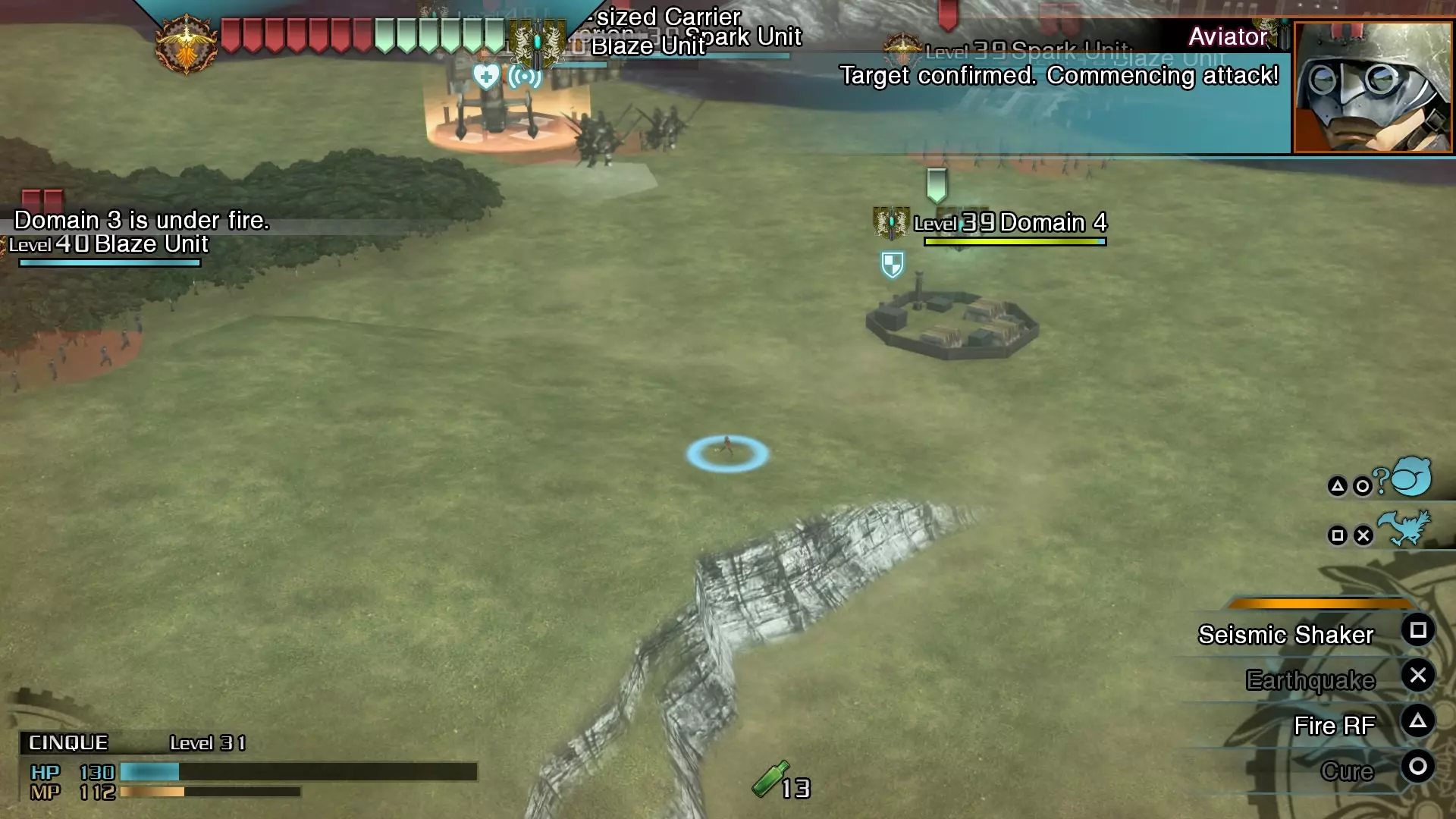Select the Seismic Shaker ability
The height and width of the screenshot is (819, 1456).
(1285, 635)
